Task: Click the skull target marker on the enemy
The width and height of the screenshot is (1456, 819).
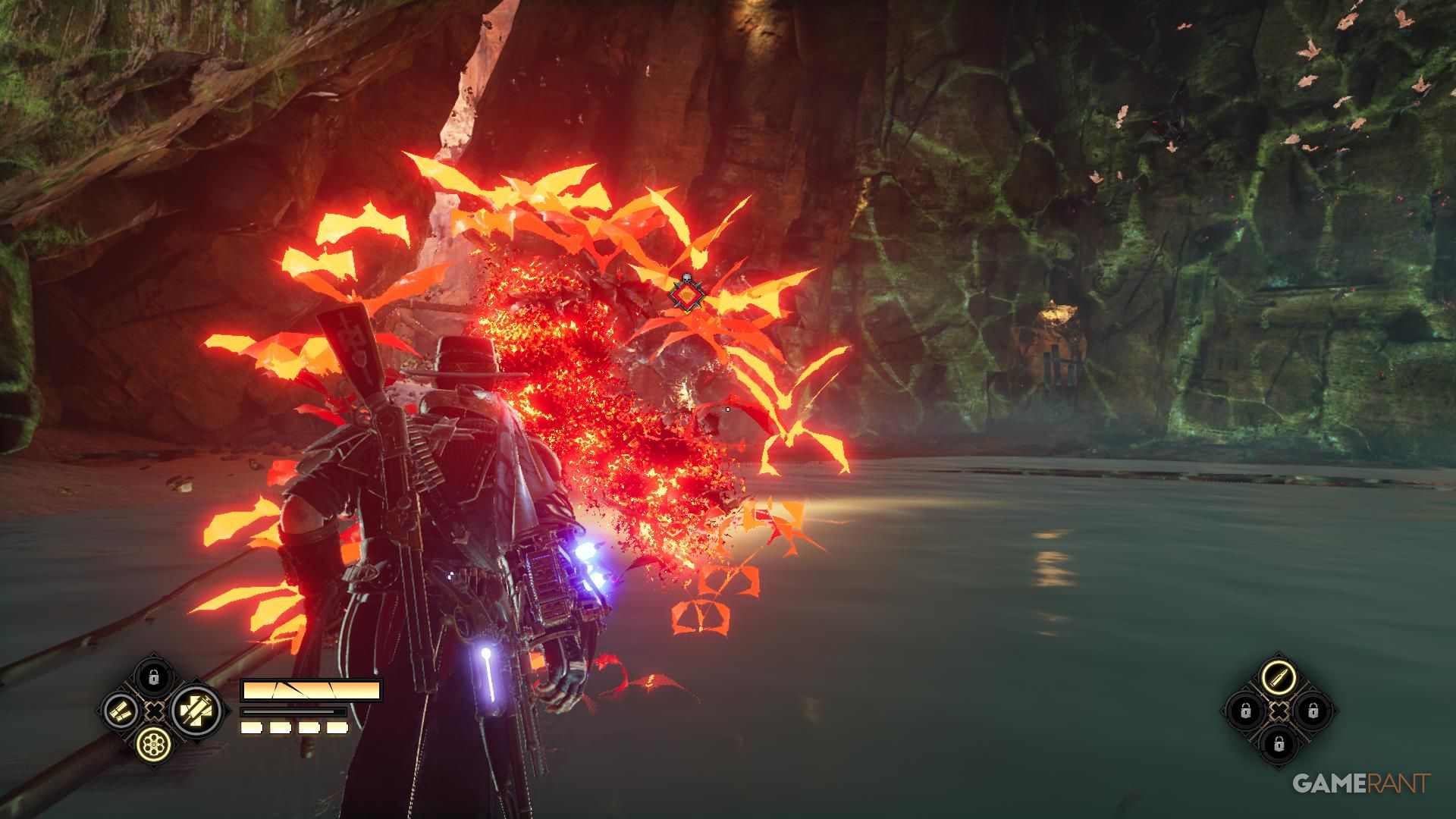Action: [x=686, y=293]
